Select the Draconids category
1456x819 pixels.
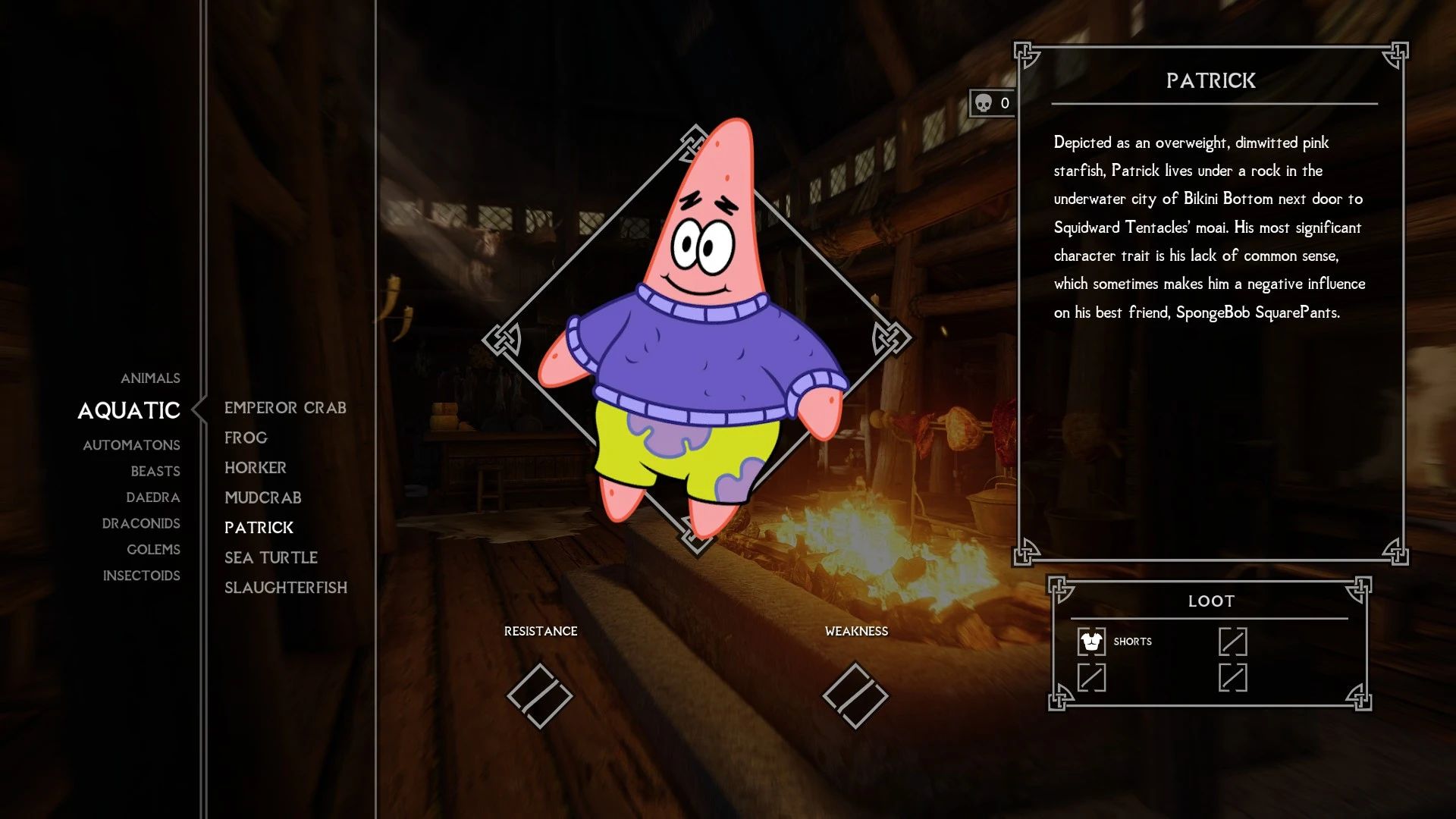141,523
